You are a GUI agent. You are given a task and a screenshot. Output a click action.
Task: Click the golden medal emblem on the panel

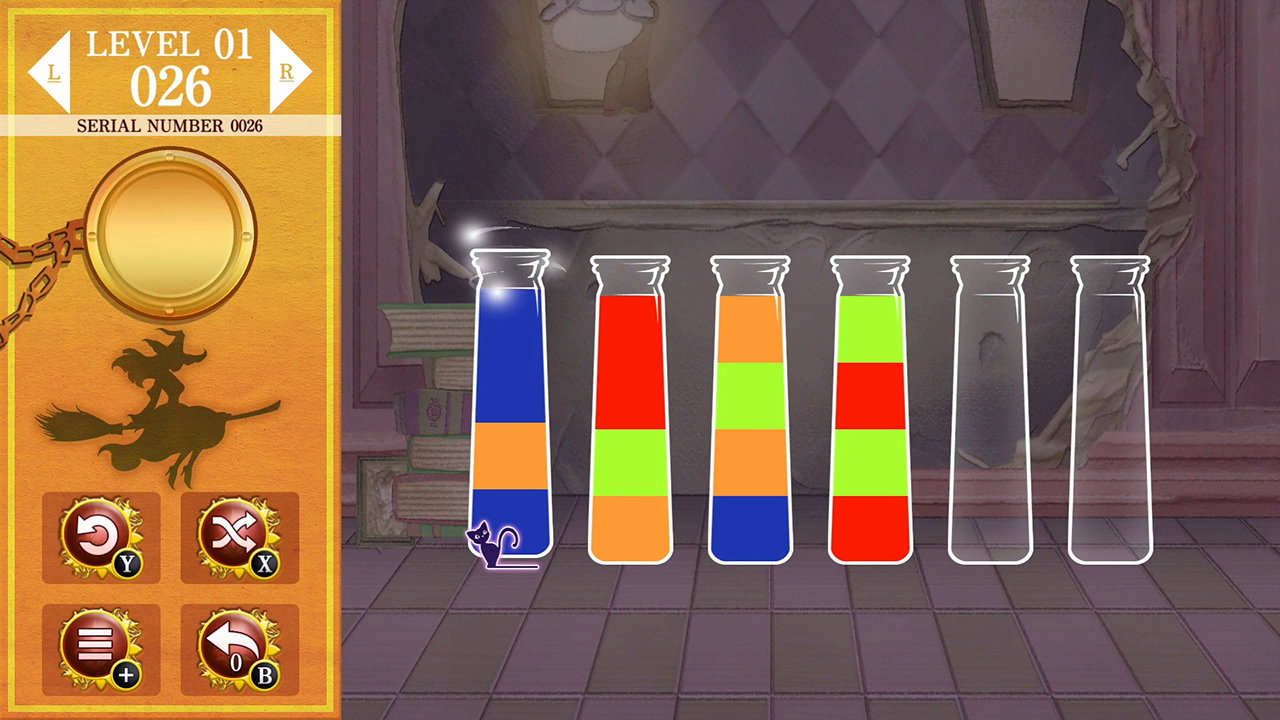pyautogui.click(x=168, y=233)
